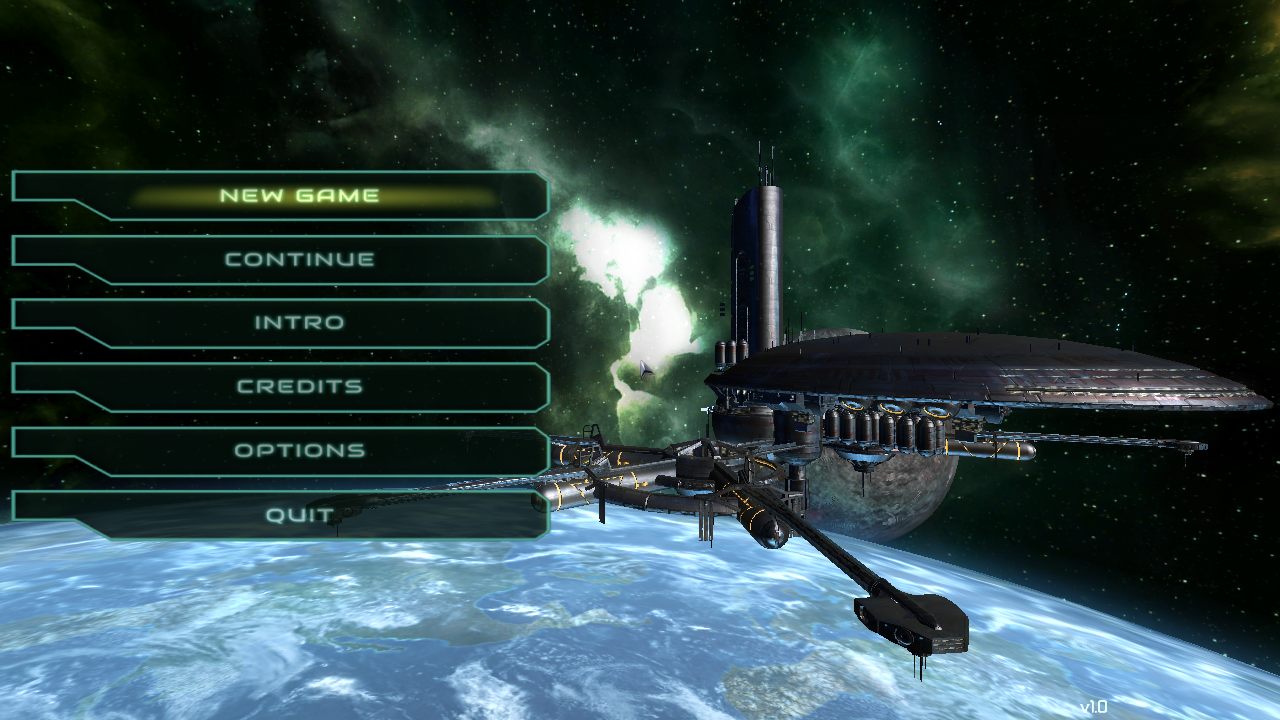This screenshot has height=720, width=1280.
Task: Select the third option in the menu
Action: tap(300, 322)
